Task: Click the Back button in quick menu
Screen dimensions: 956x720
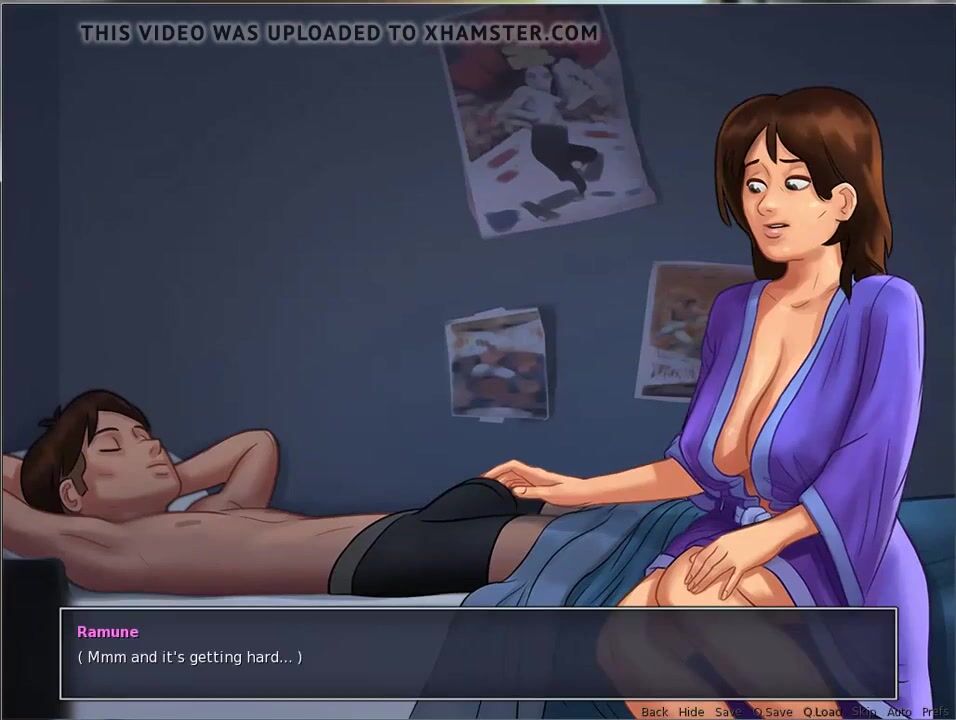Action: click(655, 712)
